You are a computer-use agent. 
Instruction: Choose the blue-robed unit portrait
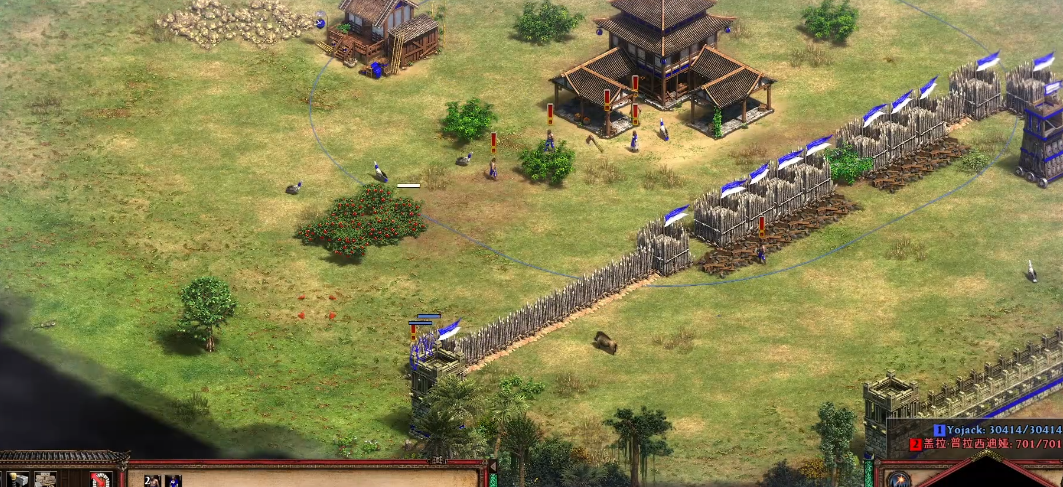pos(173,481)
